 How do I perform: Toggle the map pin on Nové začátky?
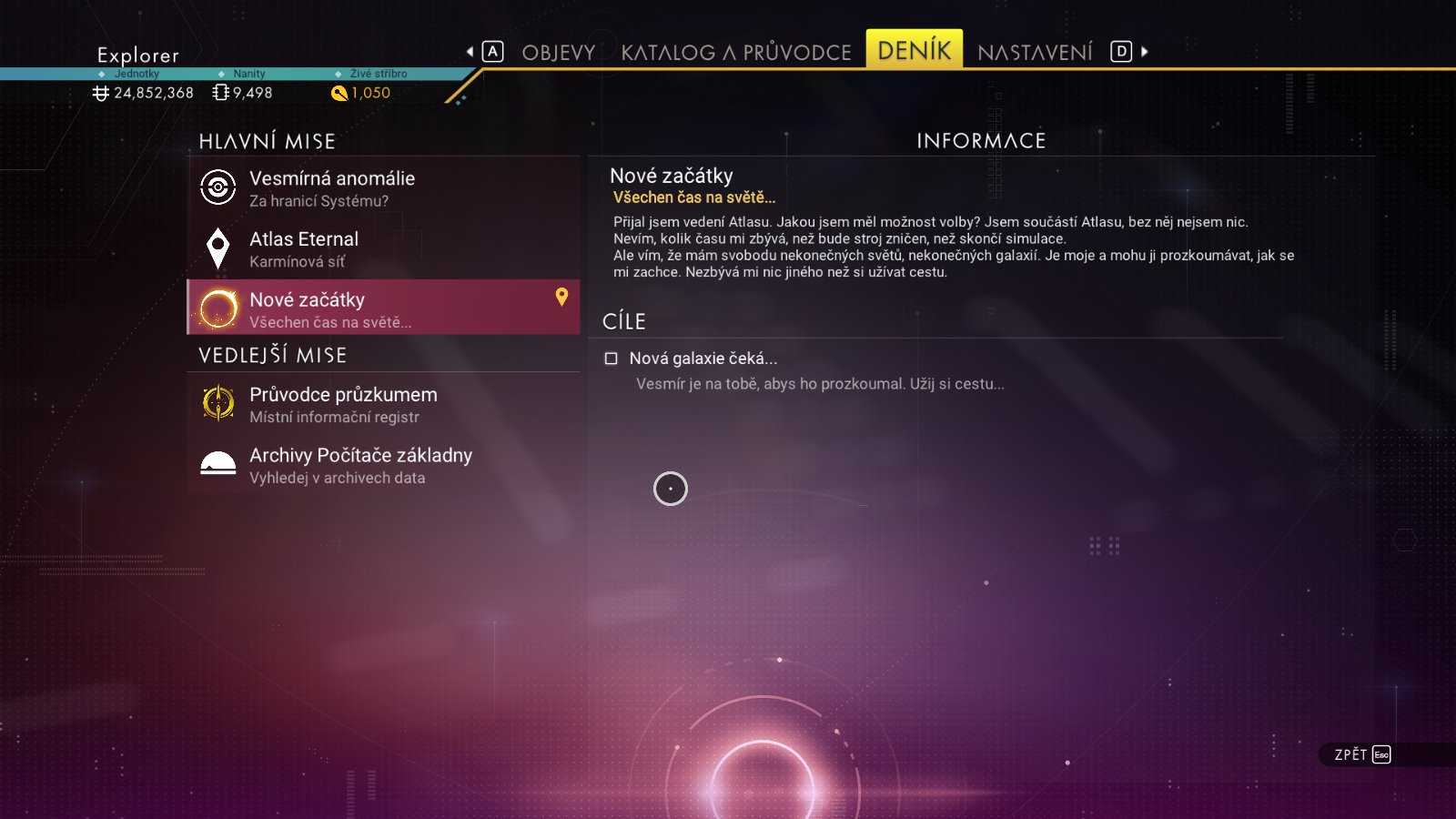561,297
